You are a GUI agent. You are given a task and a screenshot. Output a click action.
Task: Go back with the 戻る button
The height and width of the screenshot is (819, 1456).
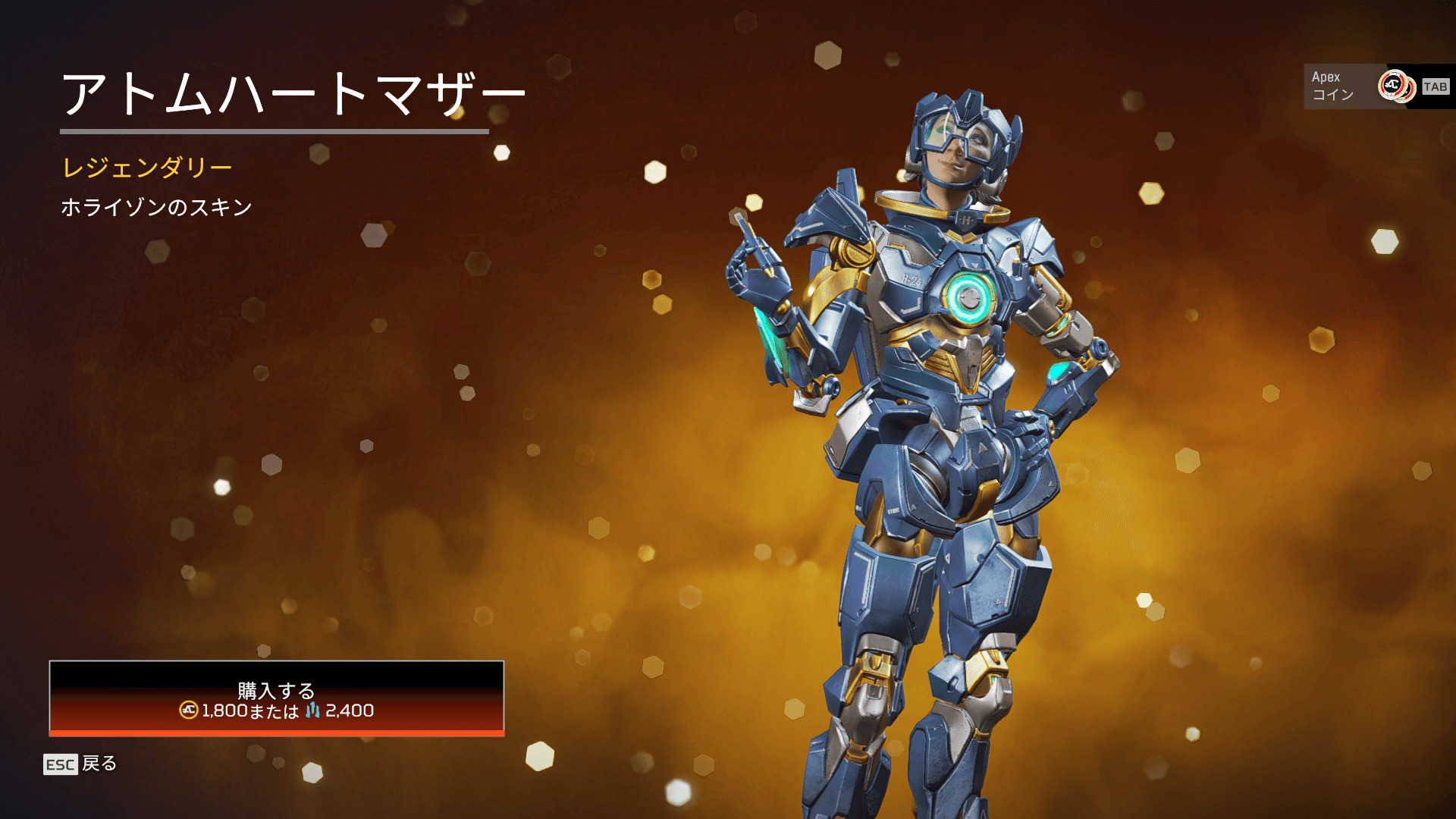point(80,764)
